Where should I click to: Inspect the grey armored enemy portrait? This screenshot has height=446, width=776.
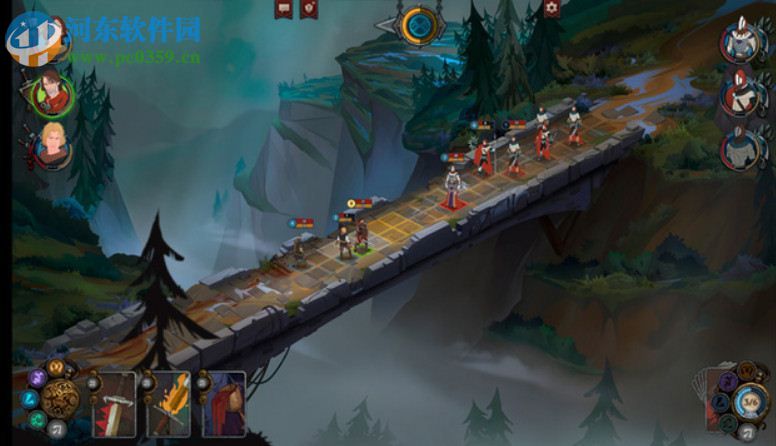(742, 148)
